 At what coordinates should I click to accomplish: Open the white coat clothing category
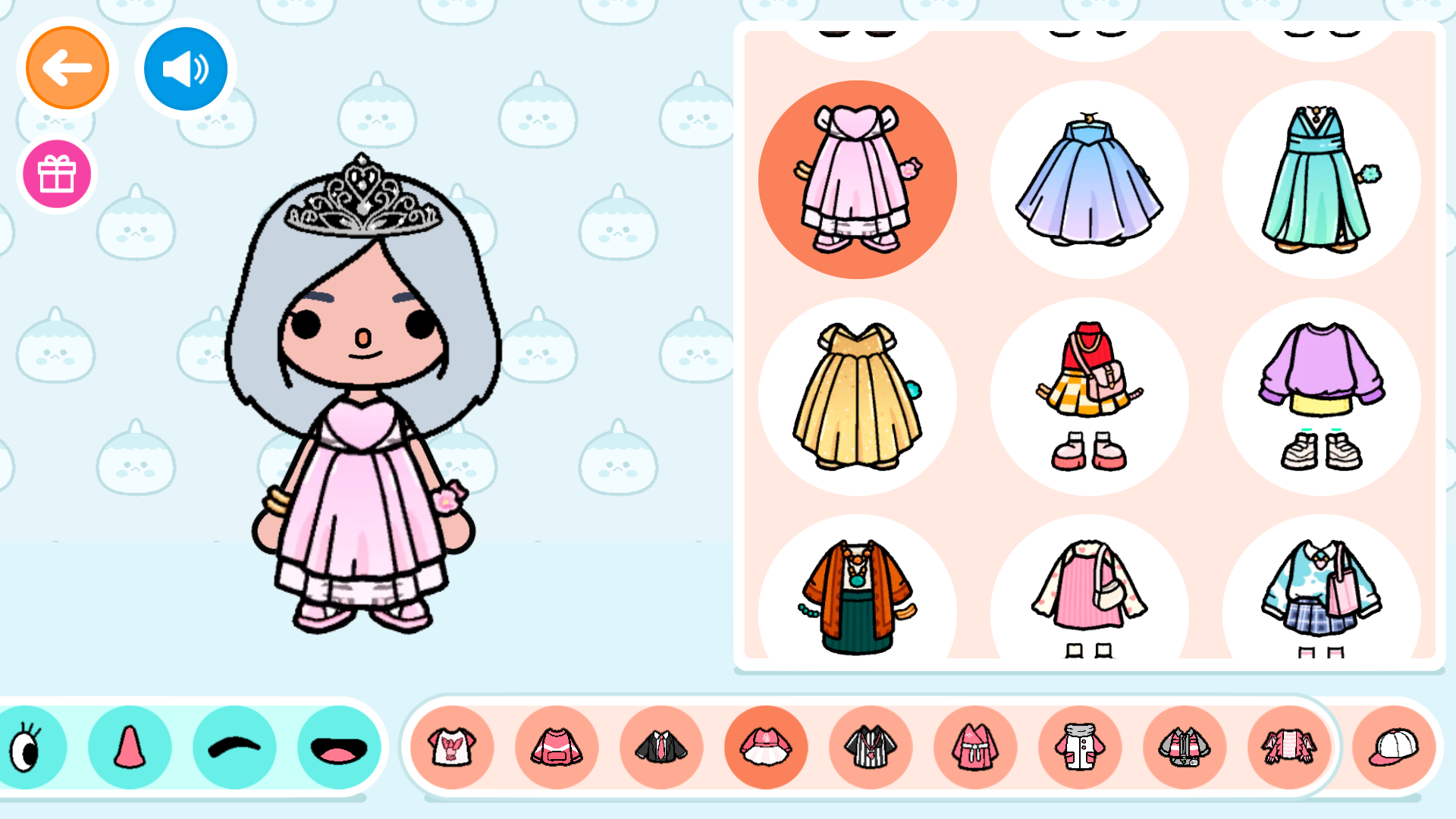coord(1080,747)
